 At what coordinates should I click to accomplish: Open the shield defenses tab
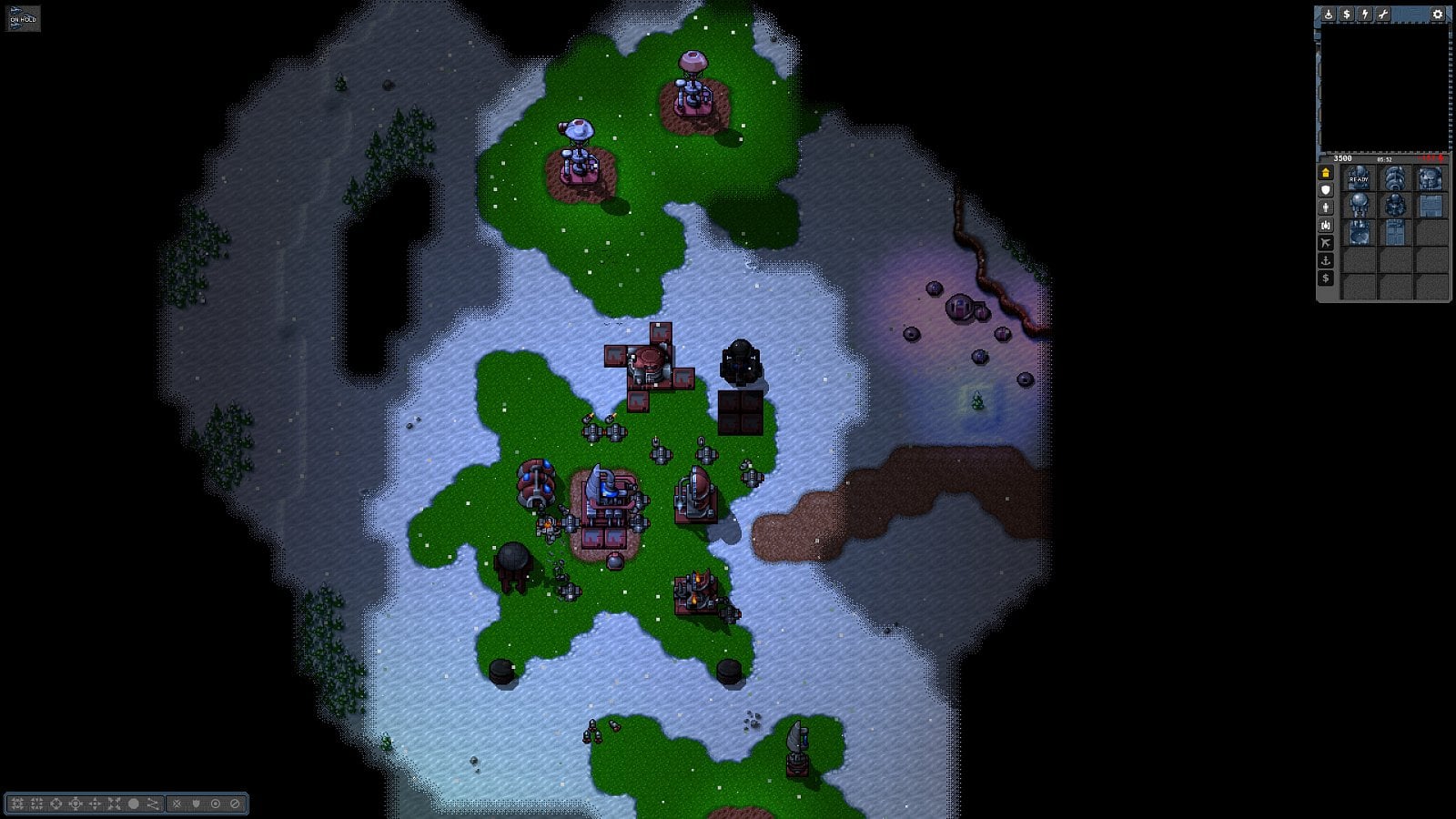[x=1326, y=190]
